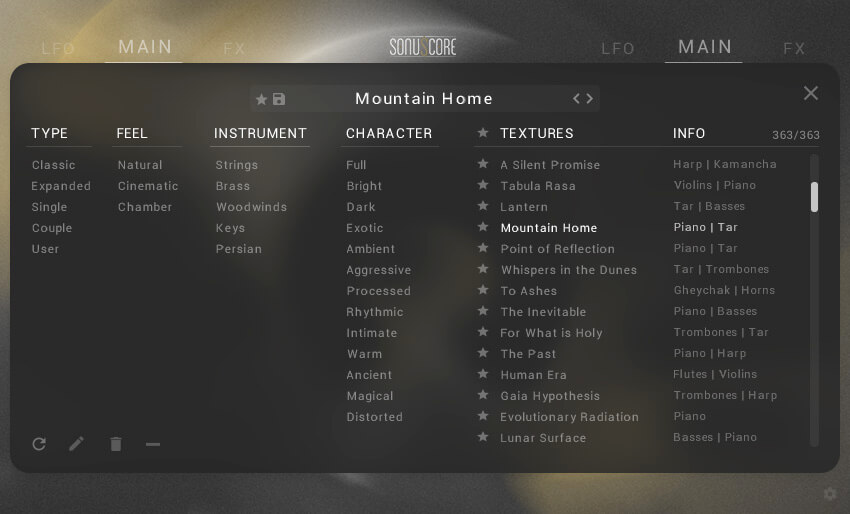Select the Ambient character tag

370,249
